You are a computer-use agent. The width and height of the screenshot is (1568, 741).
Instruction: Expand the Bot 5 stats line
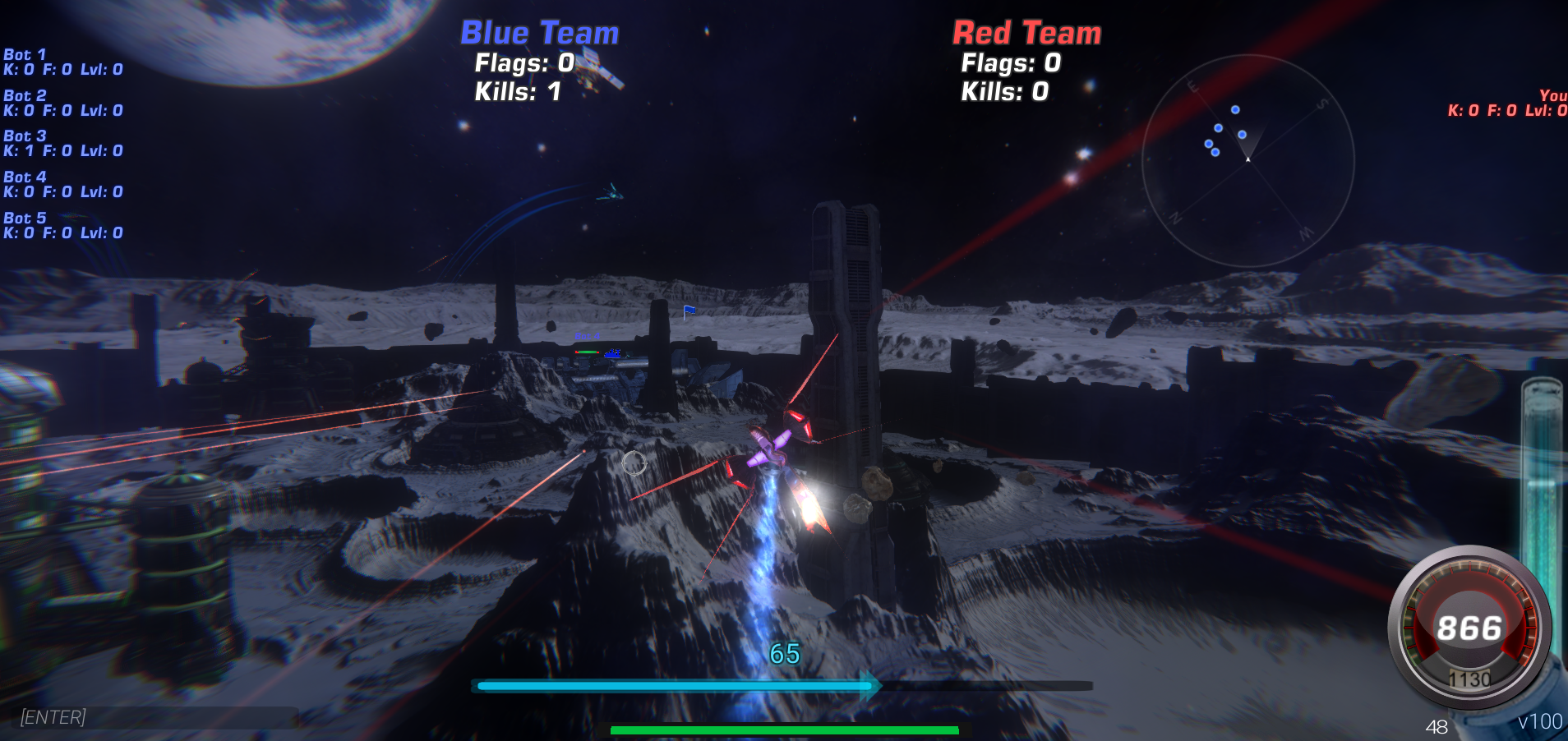coord(63,225)
